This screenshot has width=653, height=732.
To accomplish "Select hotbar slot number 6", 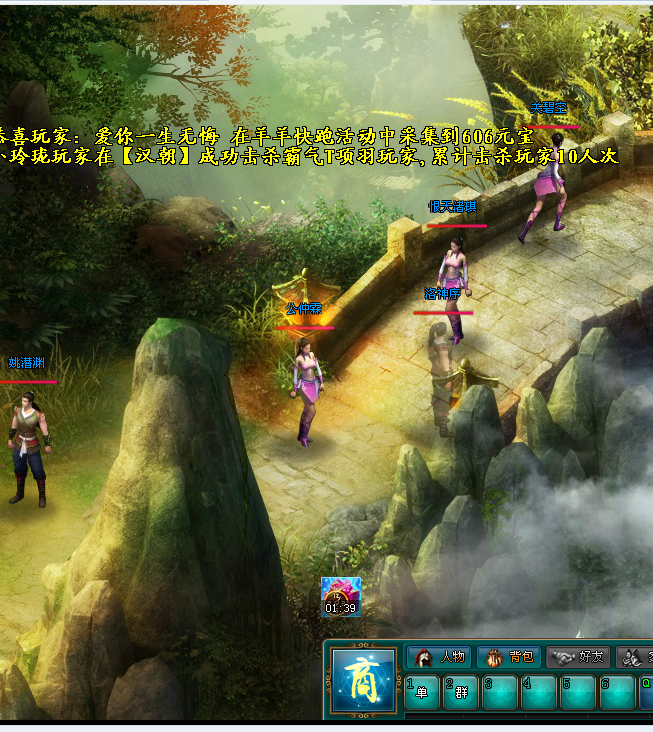I will [617, 692].
